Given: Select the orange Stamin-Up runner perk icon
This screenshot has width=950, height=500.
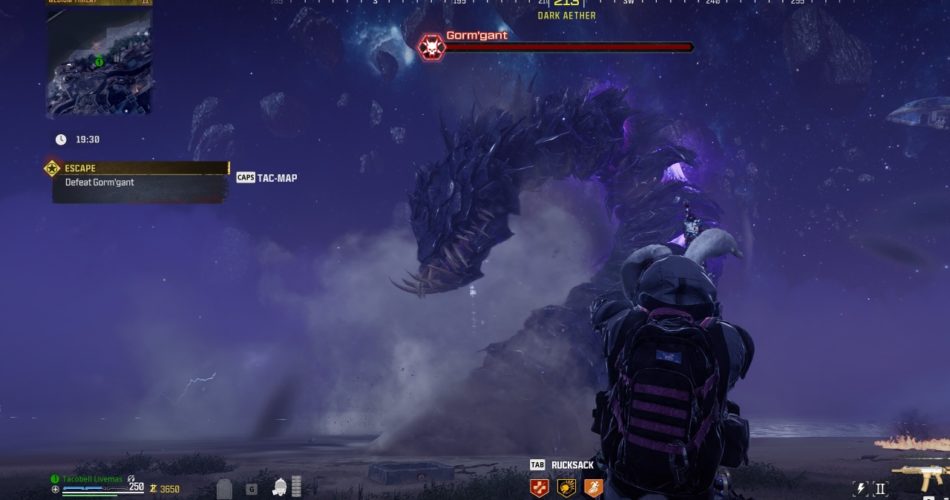Looking at the screenshot, I should coord(593,487).
